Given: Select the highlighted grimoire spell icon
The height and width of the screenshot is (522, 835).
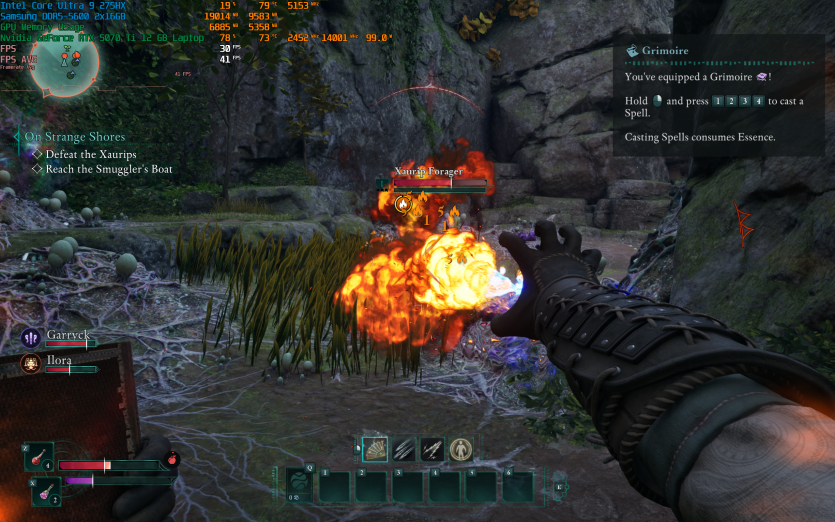Looking at the screenshot, I should (x=374, y=449).
